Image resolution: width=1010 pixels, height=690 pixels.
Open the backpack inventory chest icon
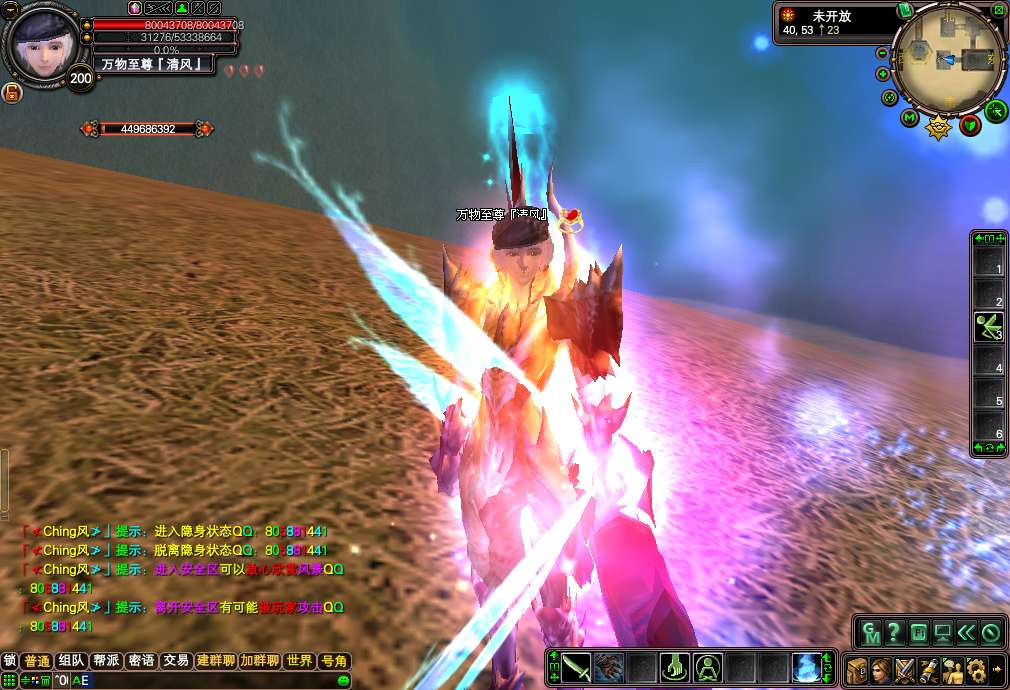[857, 668]
